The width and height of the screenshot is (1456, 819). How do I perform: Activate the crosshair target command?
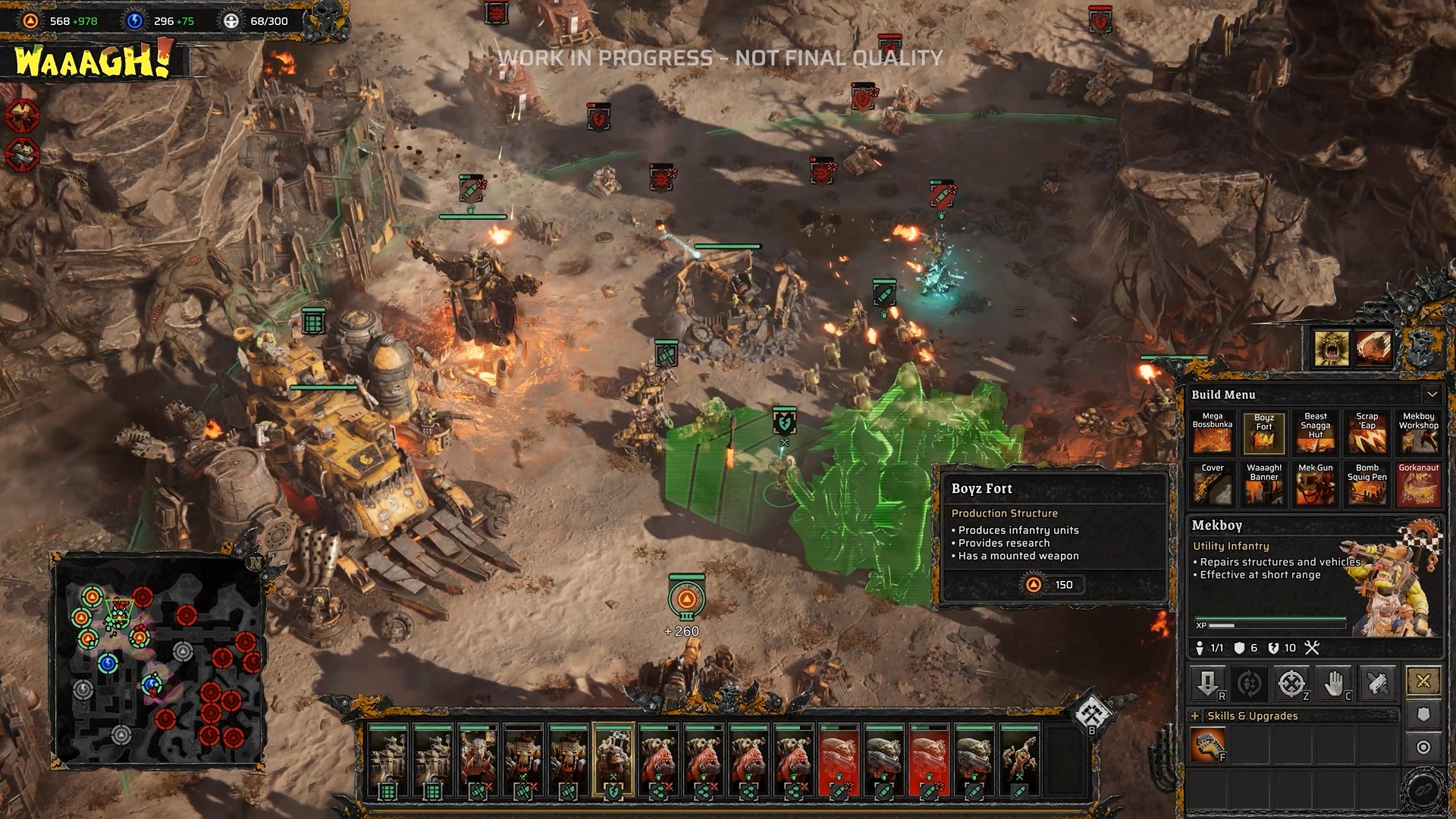click(x=1291, y=684)
